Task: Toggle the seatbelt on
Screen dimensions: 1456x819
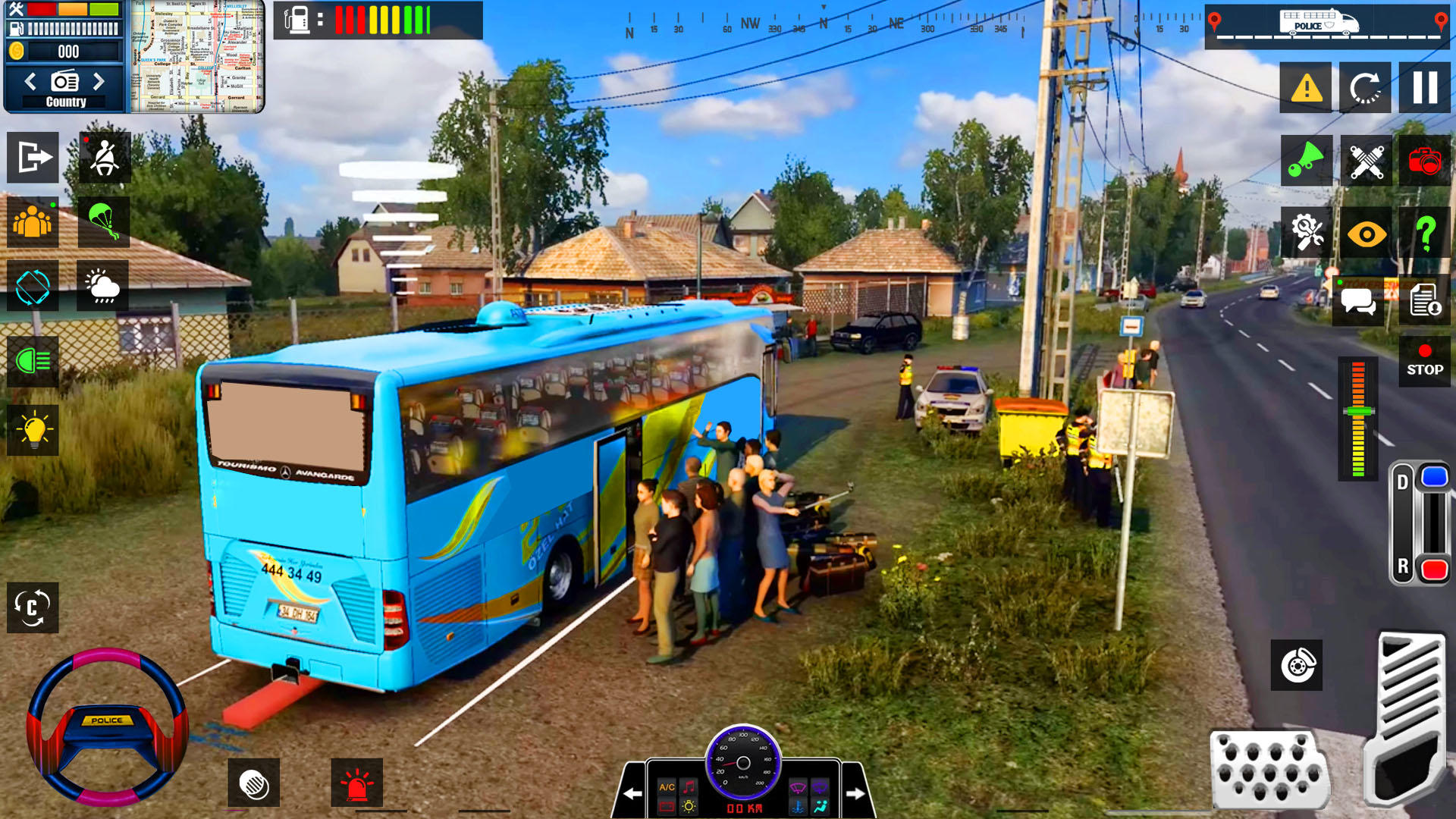Action: tap(104, 158)
